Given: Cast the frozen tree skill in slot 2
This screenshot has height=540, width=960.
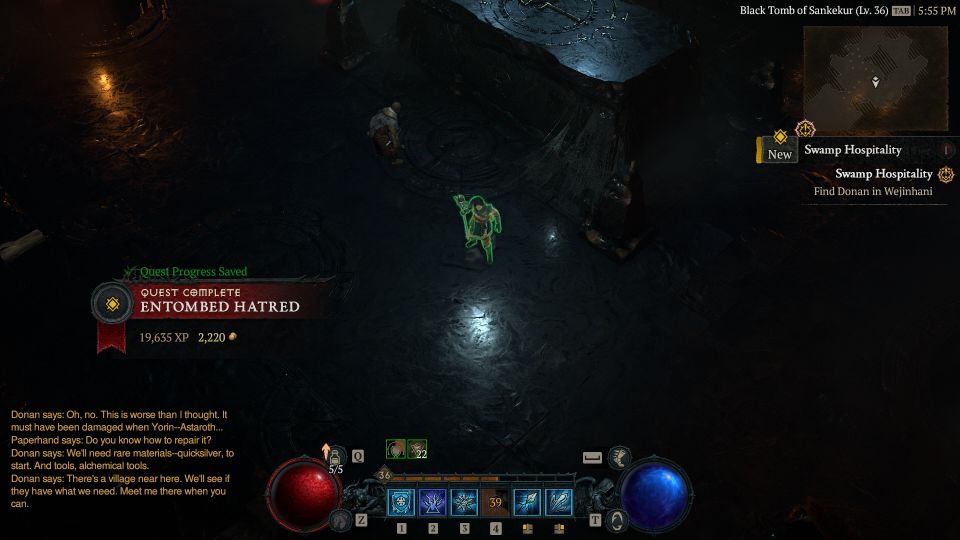Looking at the screenshot, I should (x=433, y=503).
